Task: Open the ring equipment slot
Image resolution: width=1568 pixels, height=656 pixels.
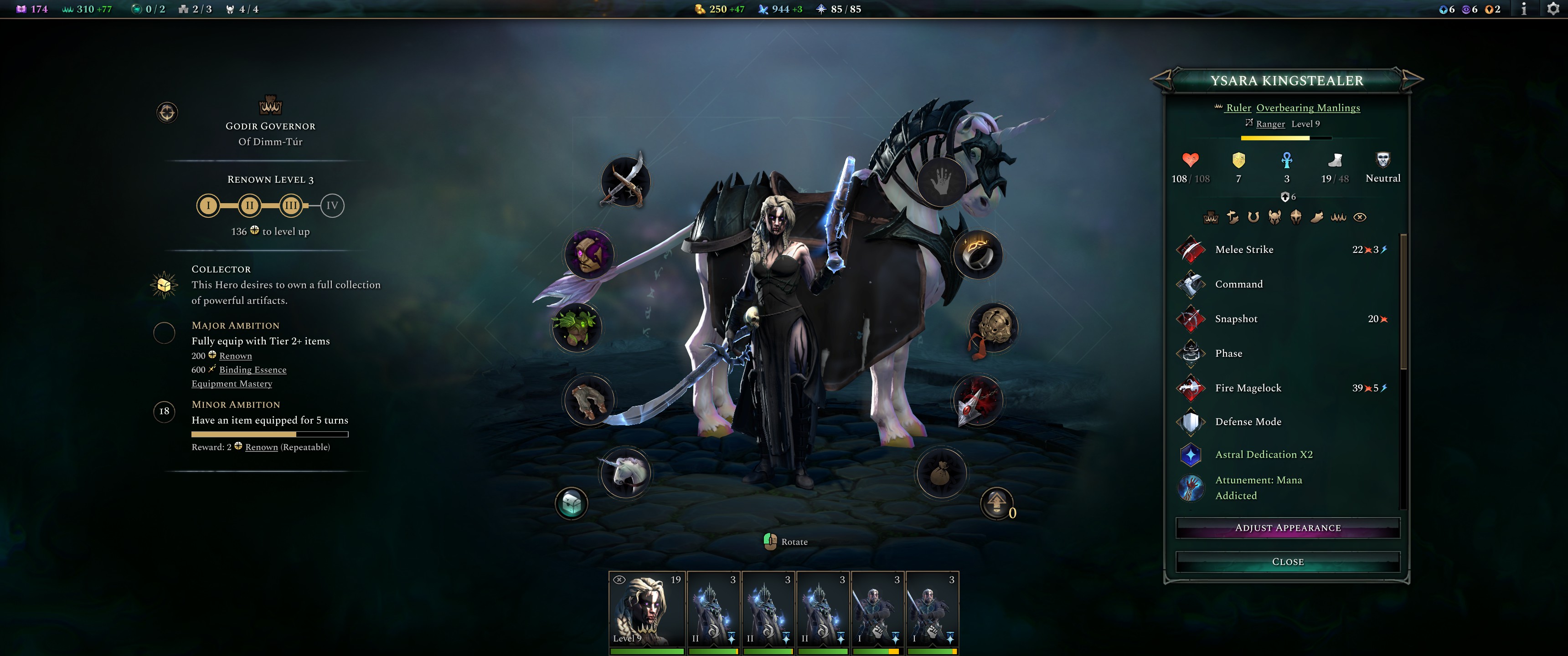Action: click(979, 256)
